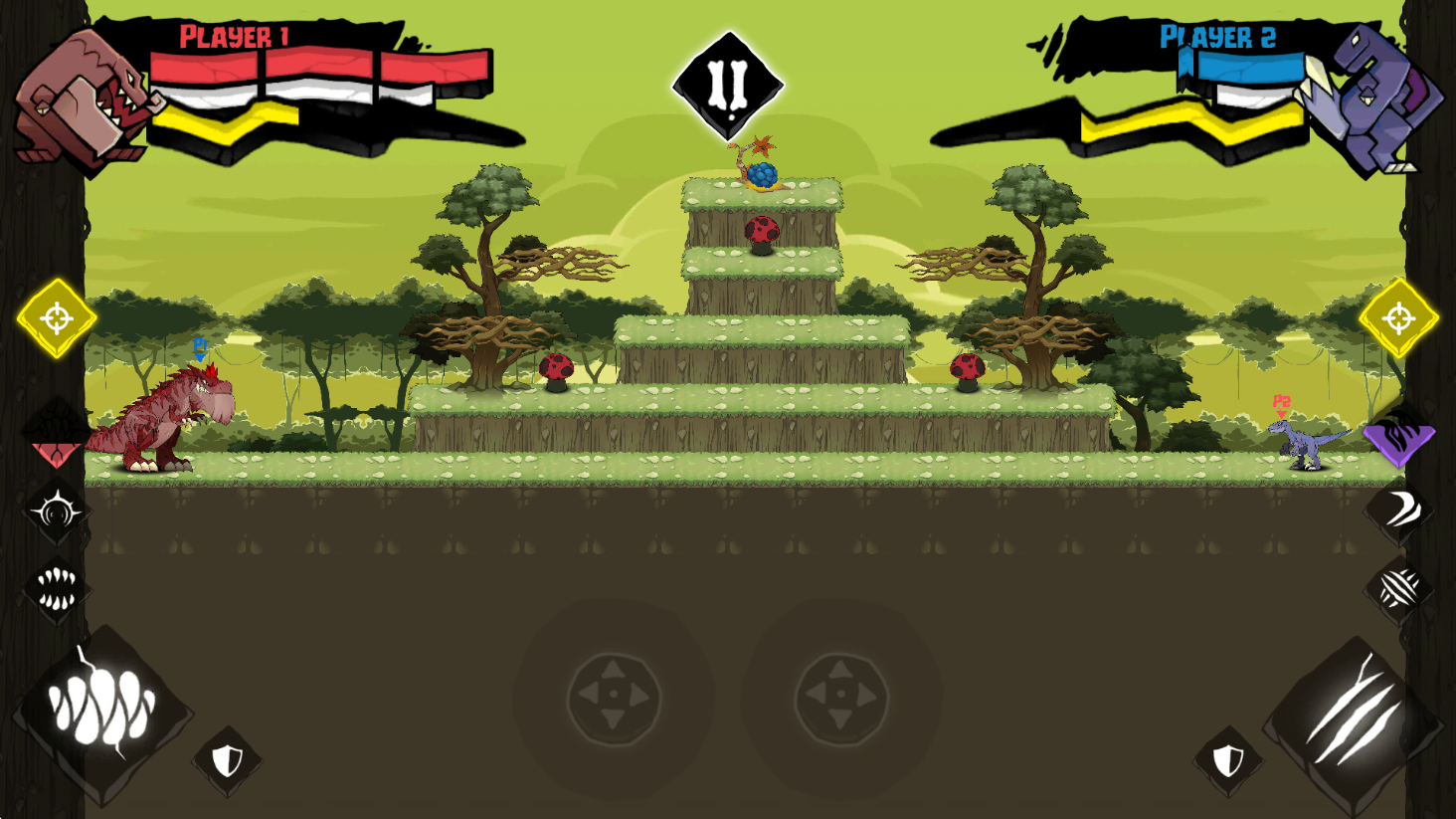Pause the match with the center diamond button
Viewport: 1456px width, 819px height.
(728, 87)
